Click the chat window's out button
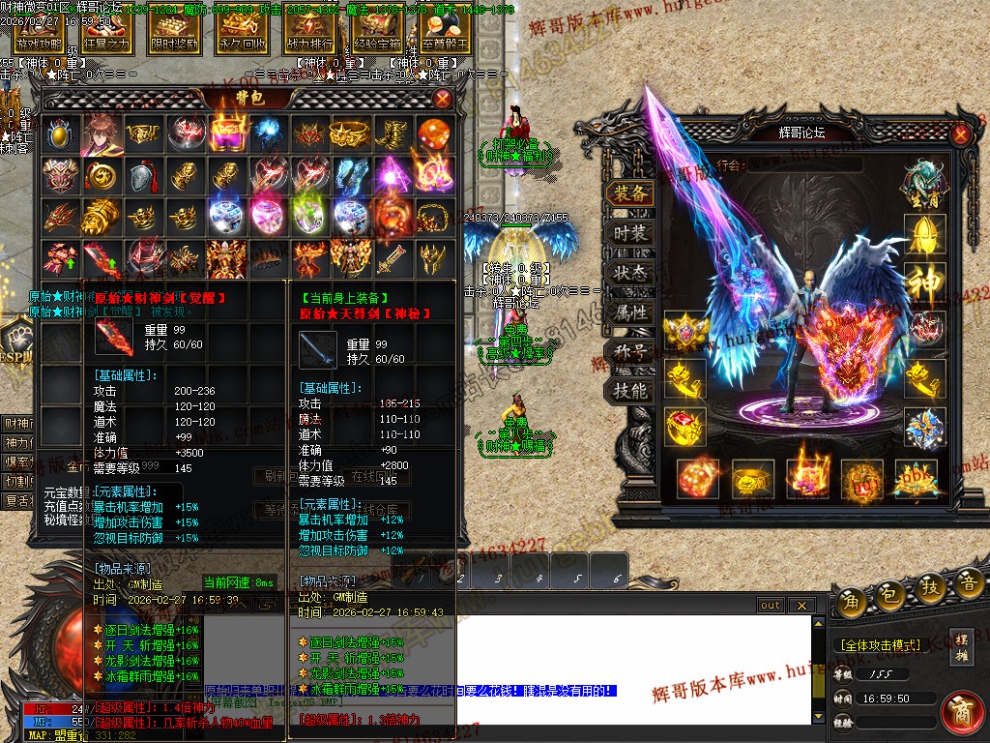Image resolution: width=990 pixels, height=743 pixels. (770, 605)
